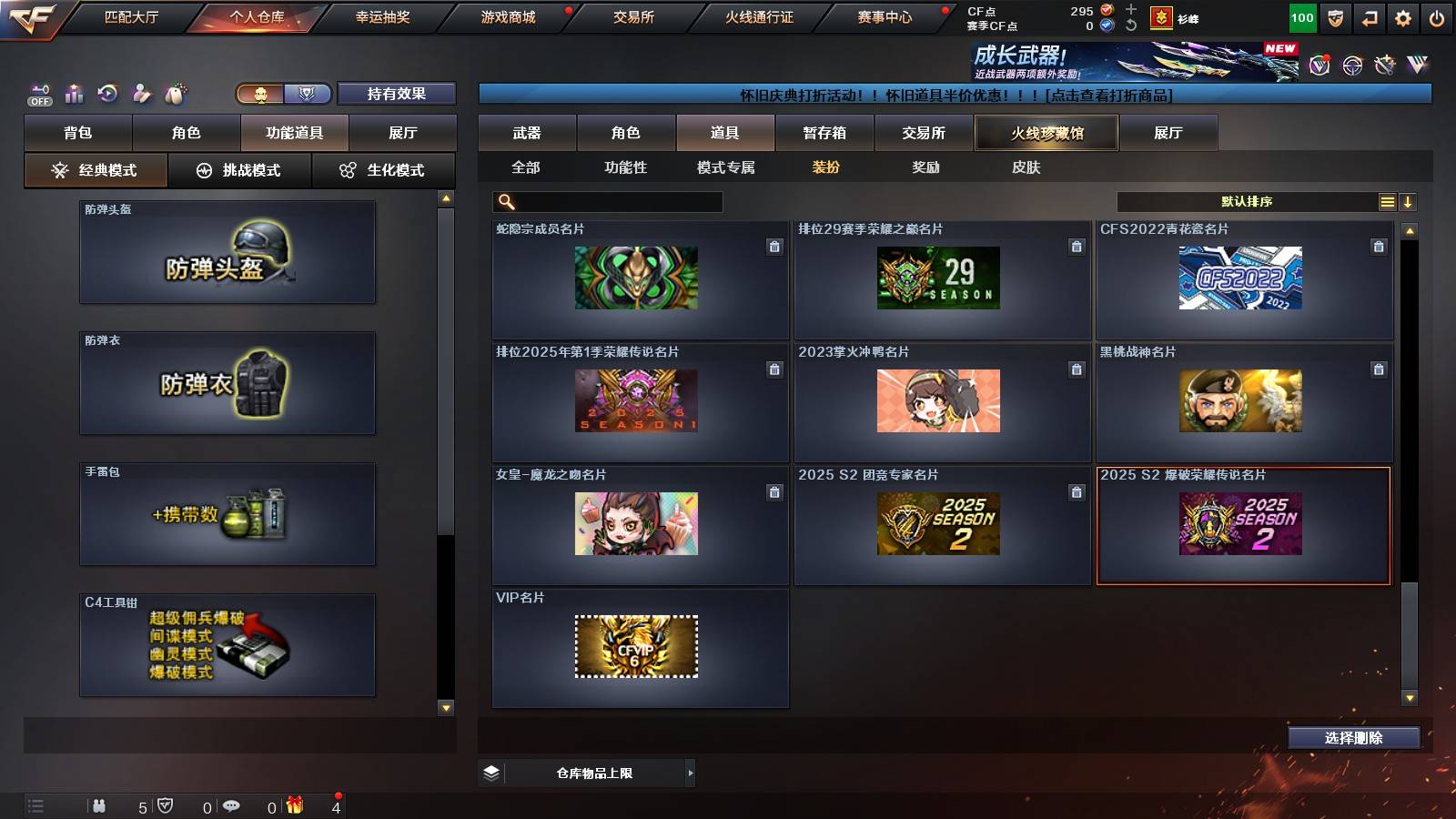Click the list view layout switcher
The width and height of the screenshot is (1456, 819).
pyautogui.click(x=1386, y=201)
